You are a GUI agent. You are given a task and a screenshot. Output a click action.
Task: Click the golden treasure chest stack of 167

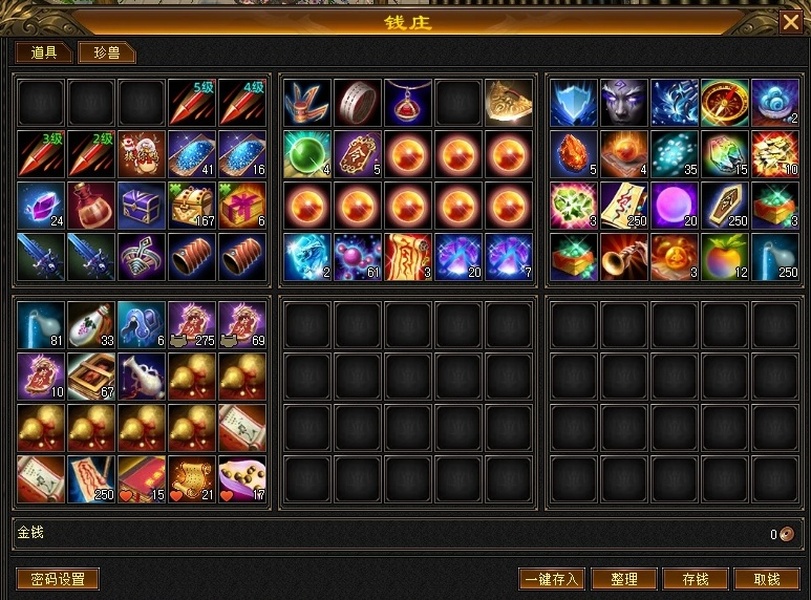[192, 204]
